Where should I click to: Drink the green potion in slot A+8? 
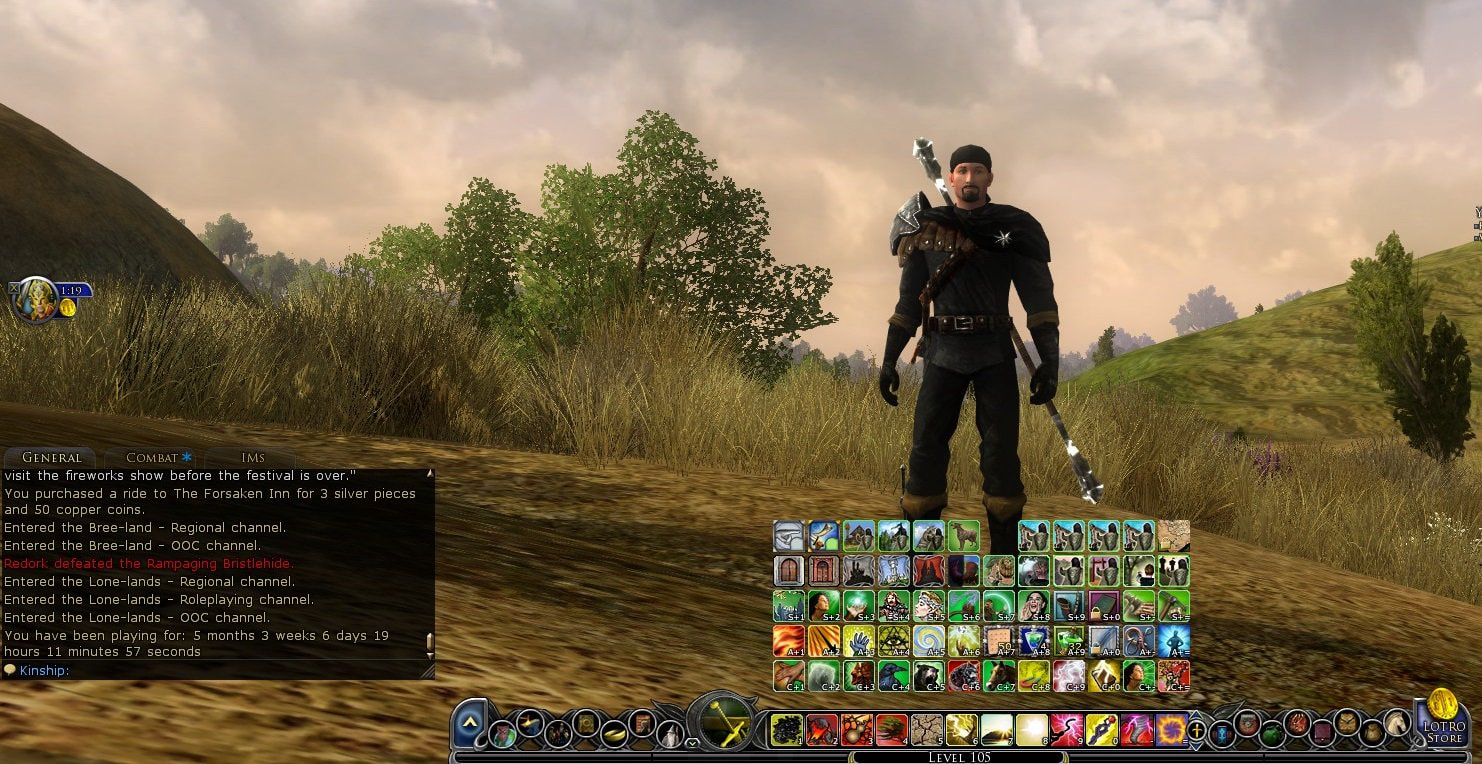(x=1034, y=640)
